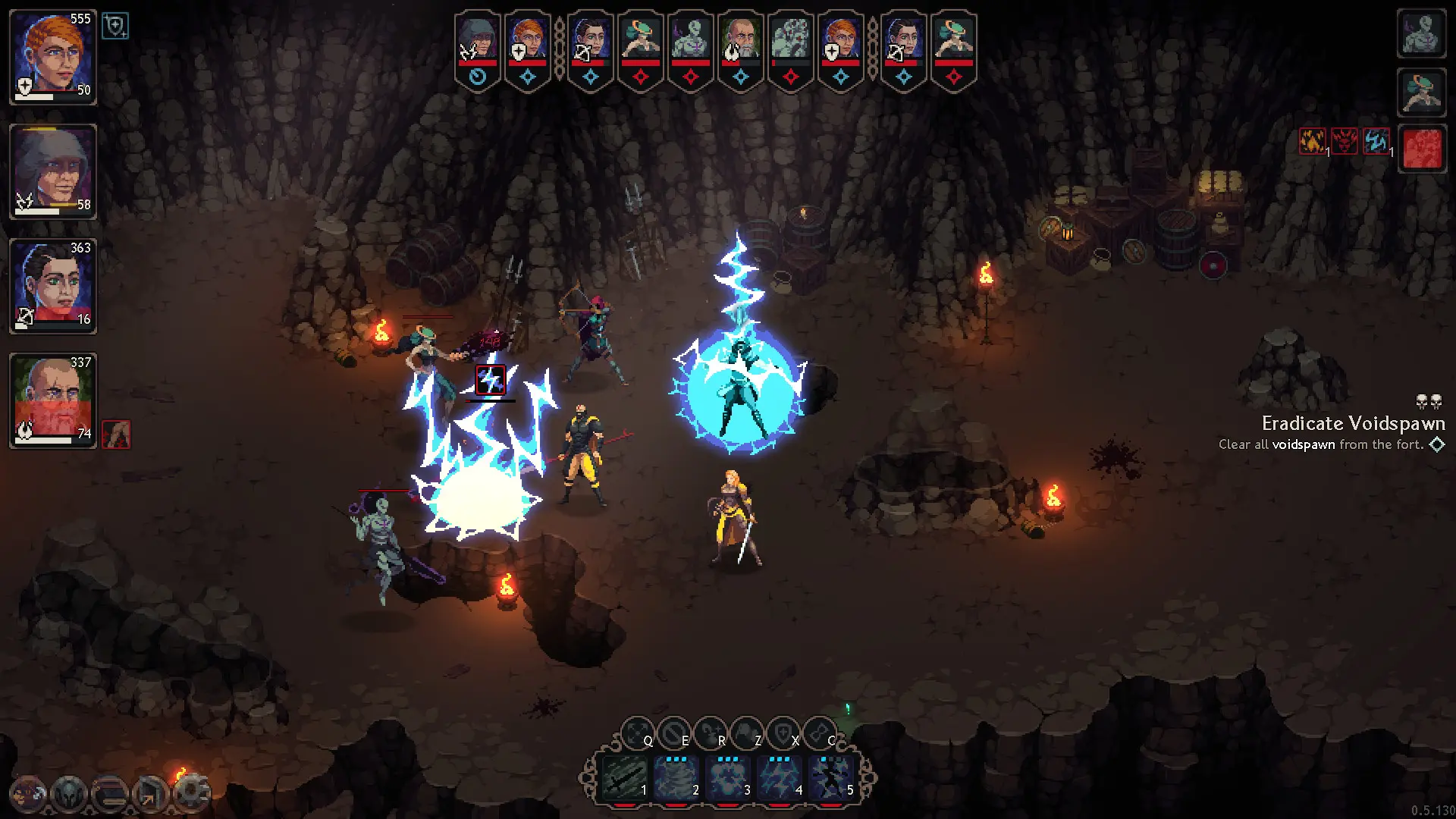Click the Eradicate Voidspawn quest title
The image size is (1456, 819).
1354,424
